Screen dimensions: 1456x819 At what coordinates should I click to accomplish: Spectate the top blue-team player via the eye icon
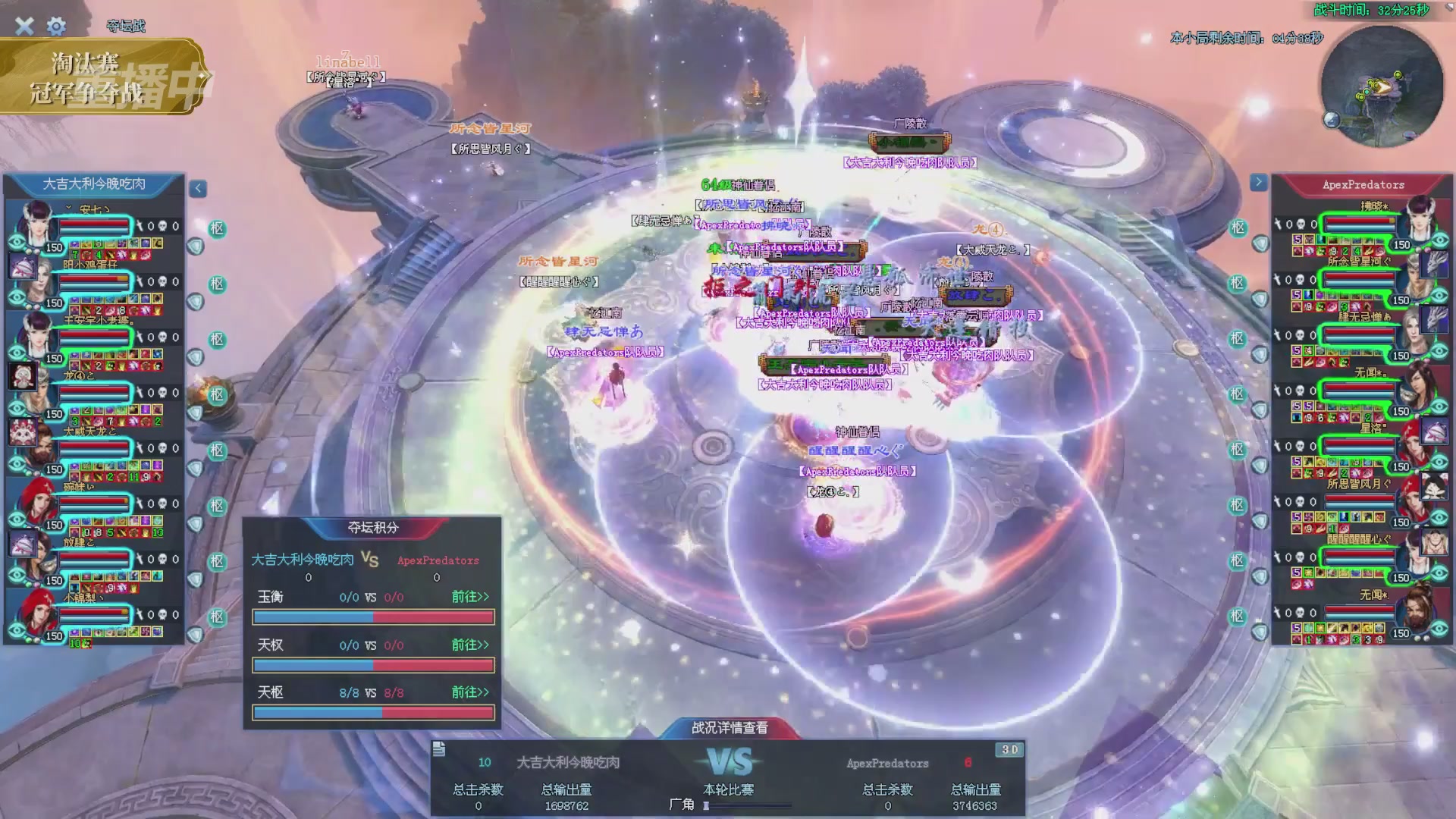17,243
